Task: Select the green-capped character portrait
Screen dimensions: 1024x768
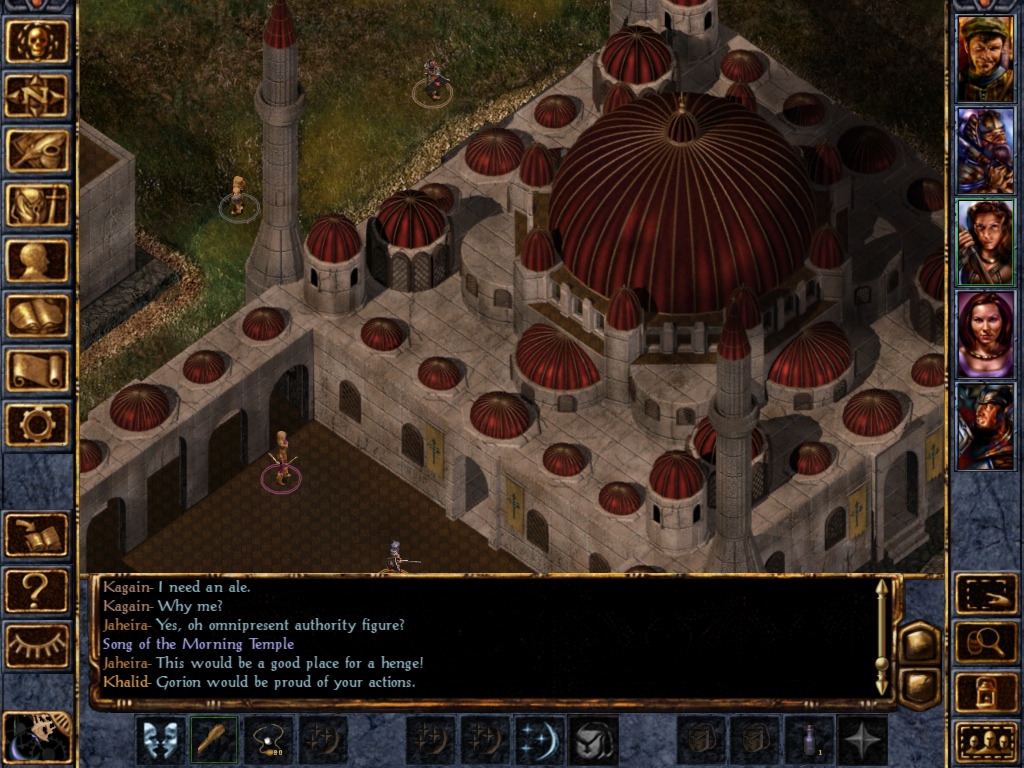Action: (x=985, y=58)
